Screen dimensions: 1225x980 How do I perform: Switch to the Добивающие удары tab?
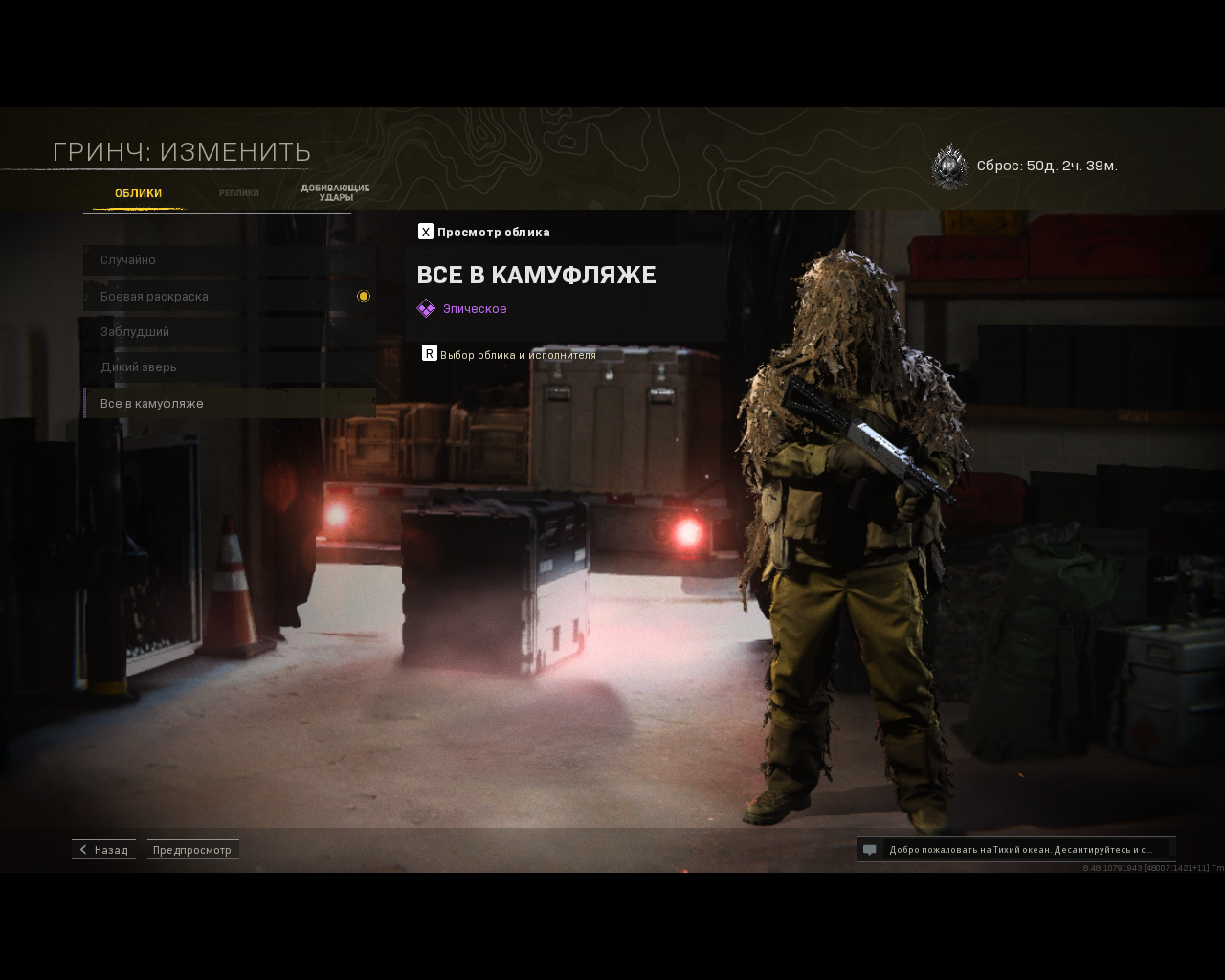335,192
